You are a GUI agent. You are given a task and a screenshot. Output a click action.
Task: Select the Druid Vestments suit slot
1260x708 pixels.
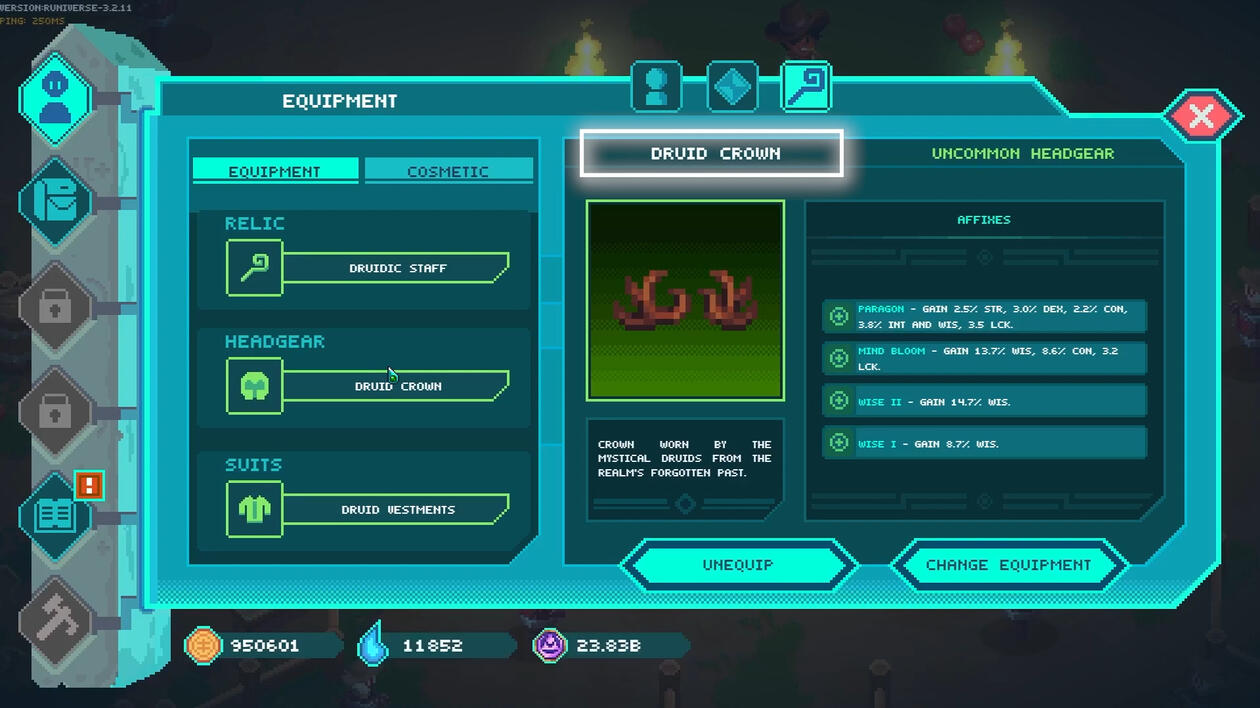point(397,509)
